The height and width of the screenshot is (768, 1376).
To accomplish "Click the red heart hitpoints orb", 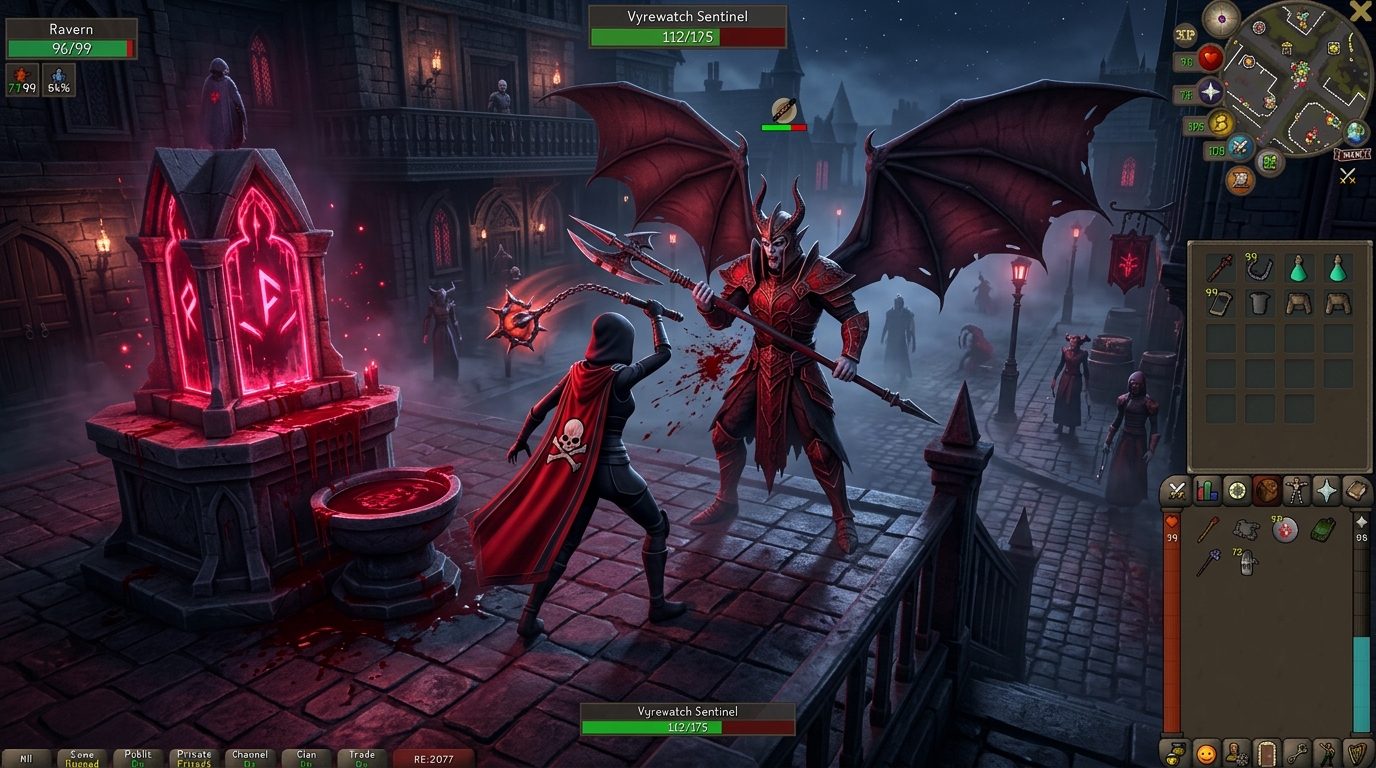I will pyautogui.click(x=1211, y=59).
